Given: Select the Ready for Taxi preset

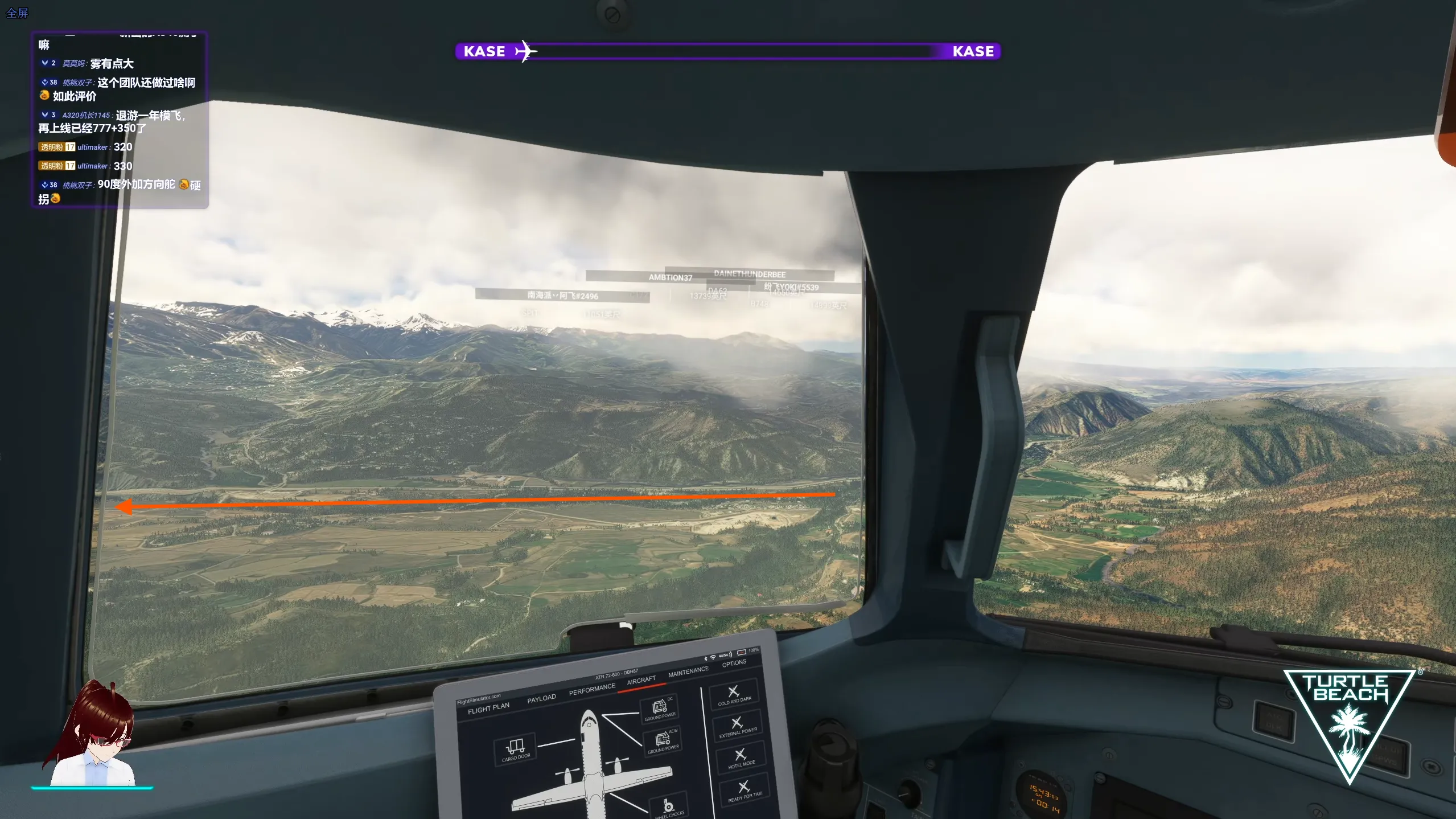Looking at the screenshot, I should [745, 791].
